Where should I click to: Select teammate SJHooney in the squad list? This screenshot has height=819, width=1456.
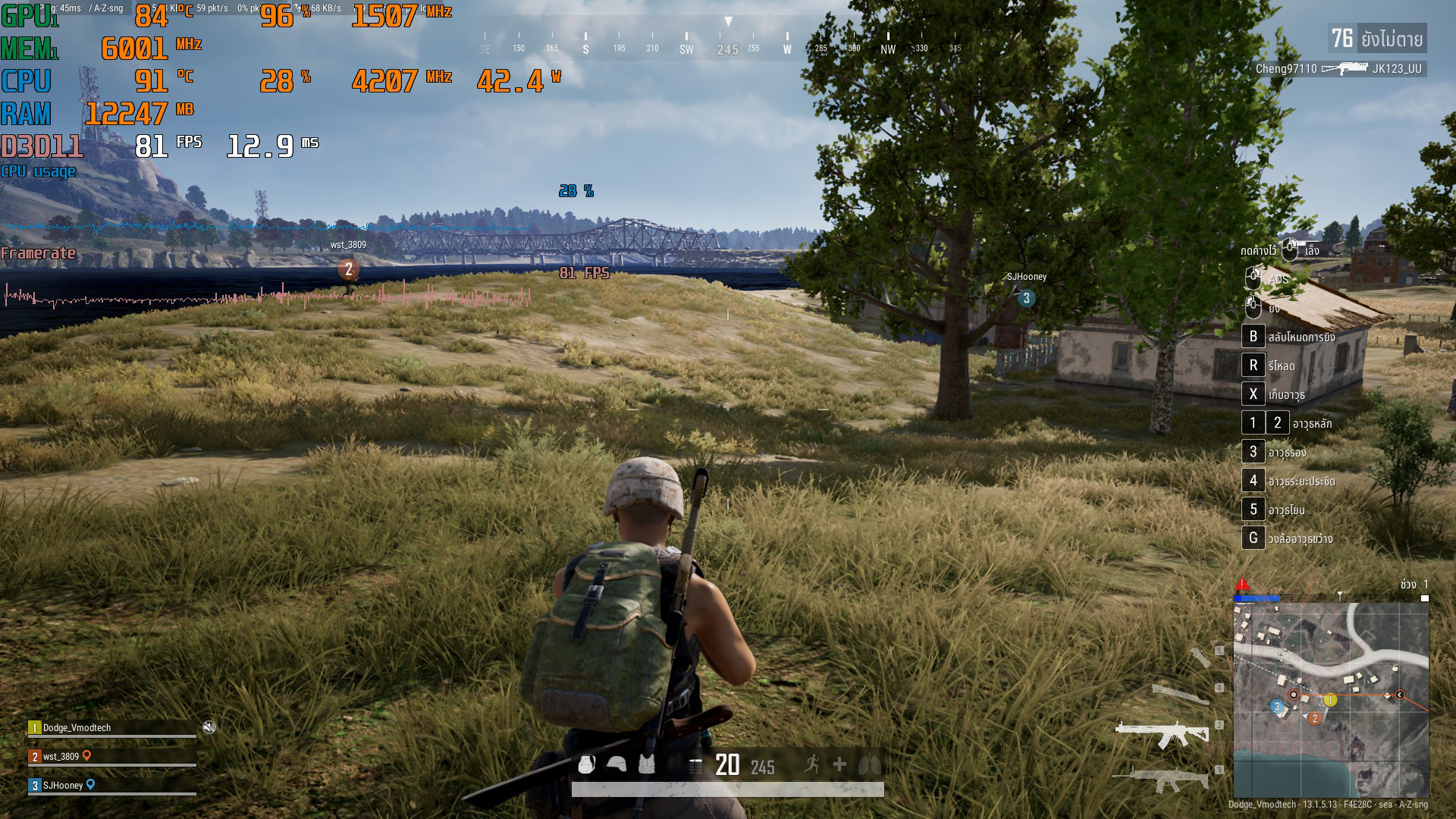point(62,786)
